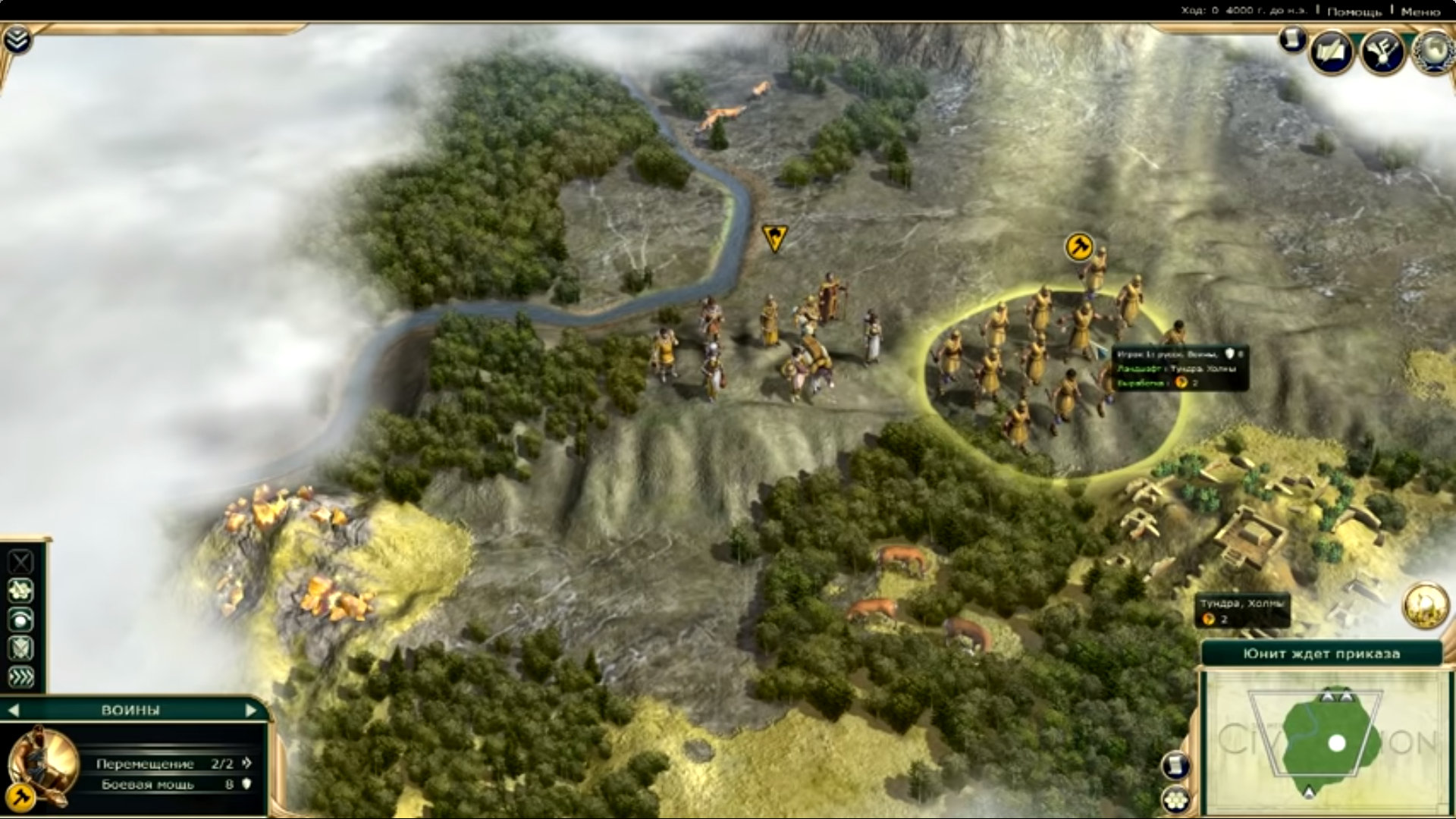Select the warrior unit flag with axe
Image resolution: width=1456 pixels, height=819 pixels.
[x=1078, y=246]
